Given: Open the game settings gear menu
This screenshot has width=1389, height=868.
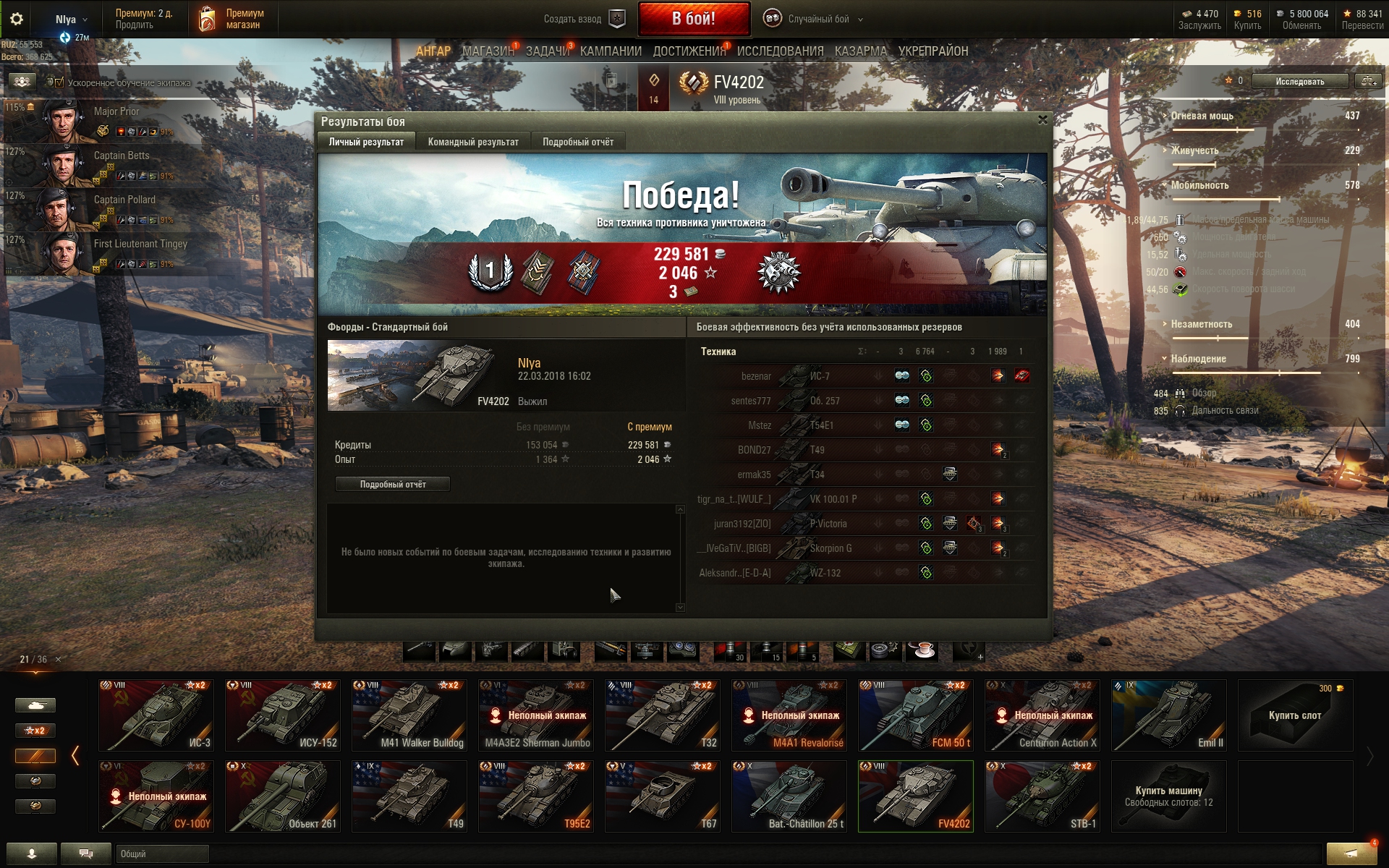Looking at the screenshot, I should (17, 19).
